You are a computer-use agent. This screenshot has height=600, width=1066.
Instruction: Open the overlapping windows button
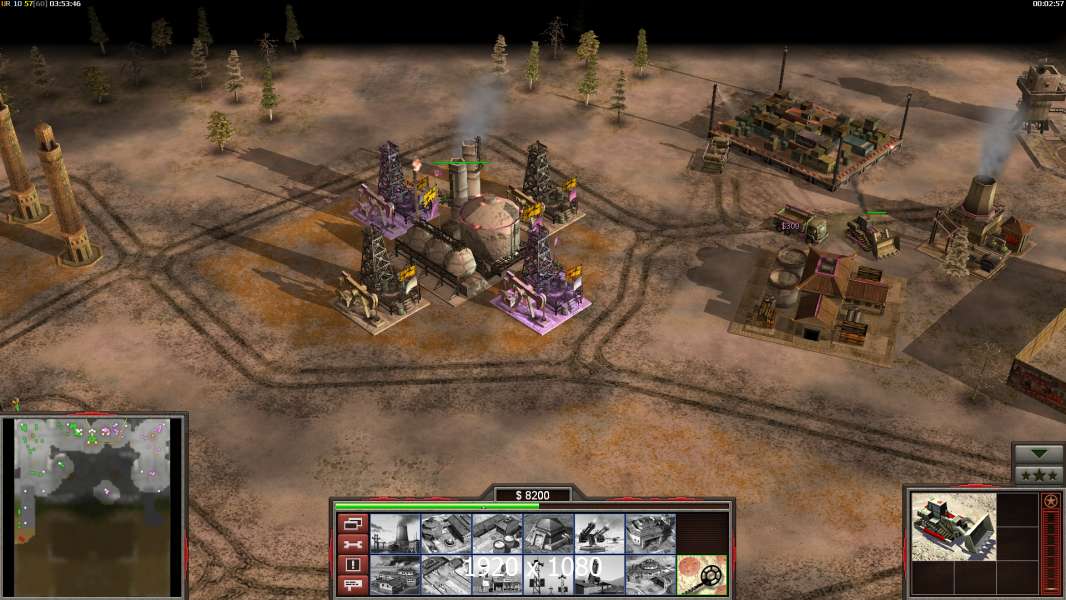pos(351,524)
